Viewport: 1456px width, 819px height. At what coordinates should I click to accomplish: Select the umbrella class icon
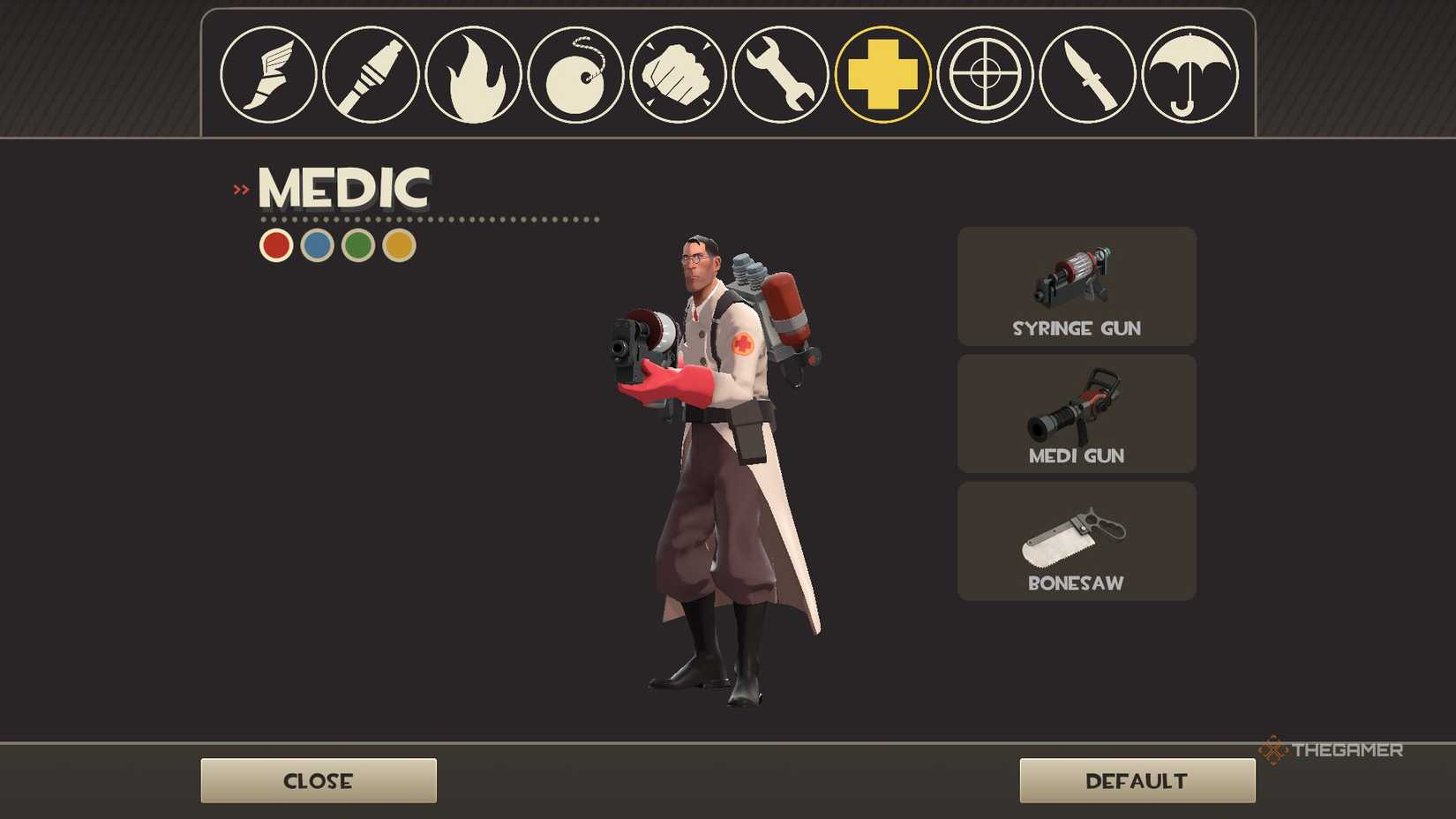pyautogui.click(x=1190, y=76)
